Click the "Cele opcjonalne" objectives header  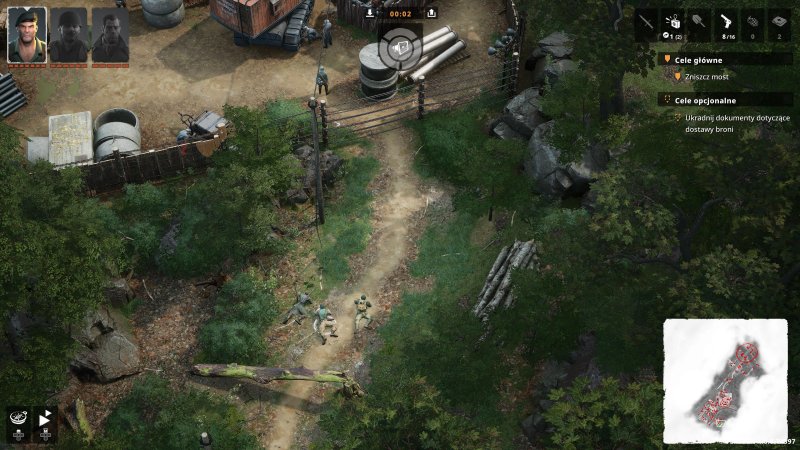[704, 98]
